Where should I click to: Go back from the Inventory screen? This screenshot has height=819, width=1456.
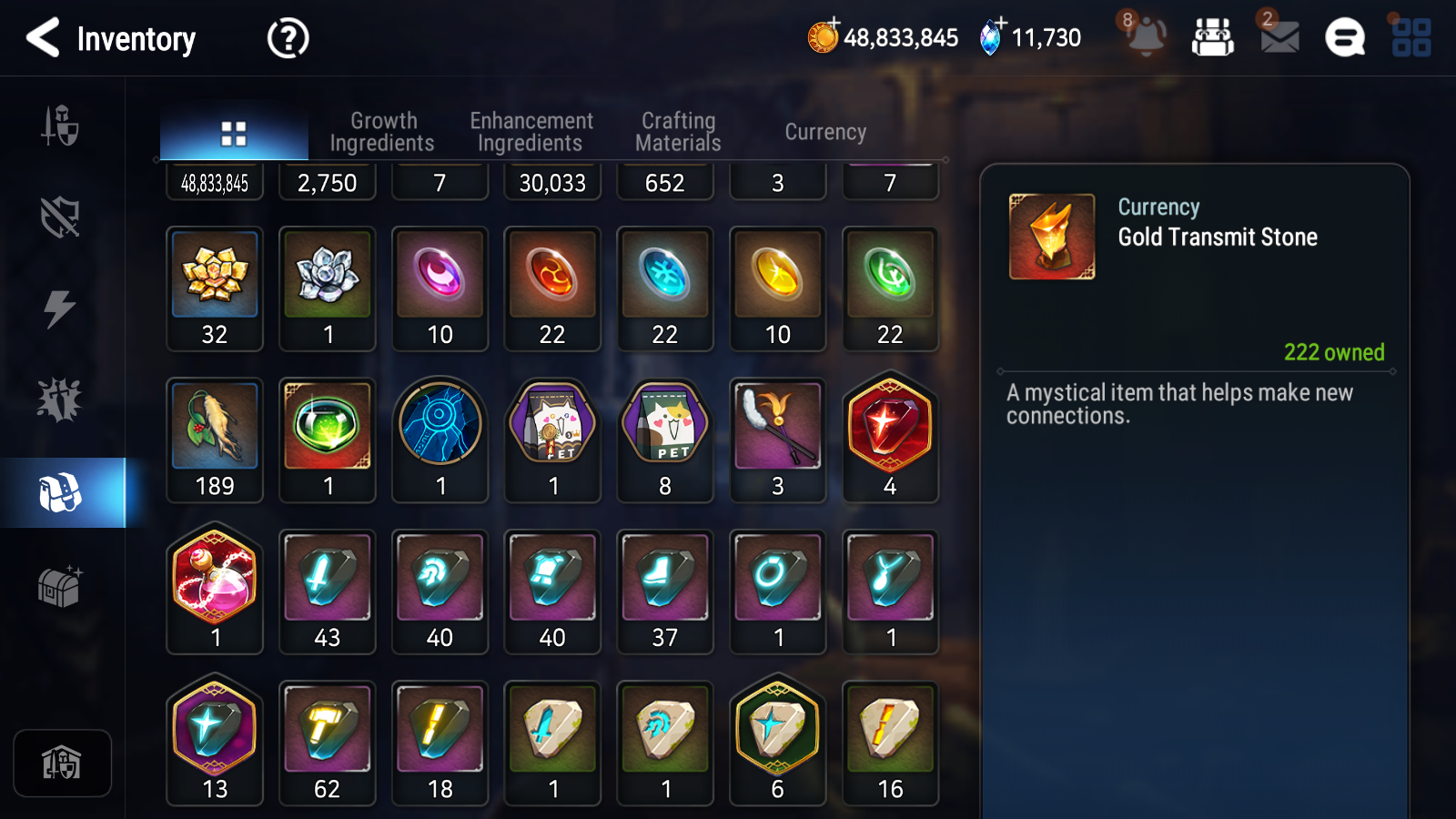(43, 38)
